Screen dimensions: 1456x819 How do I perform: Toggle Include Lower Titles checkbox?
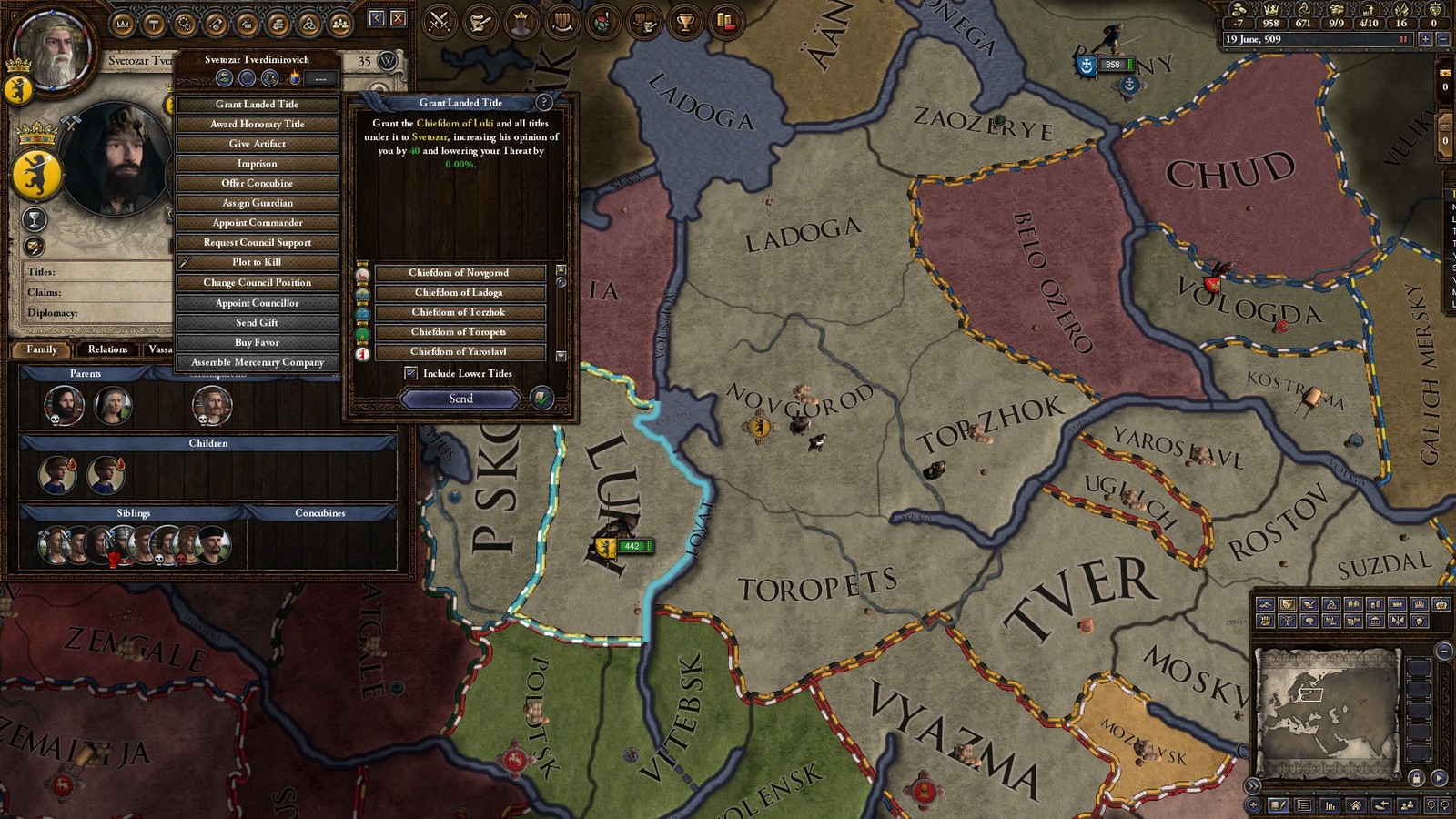click(x=411, y=373)
